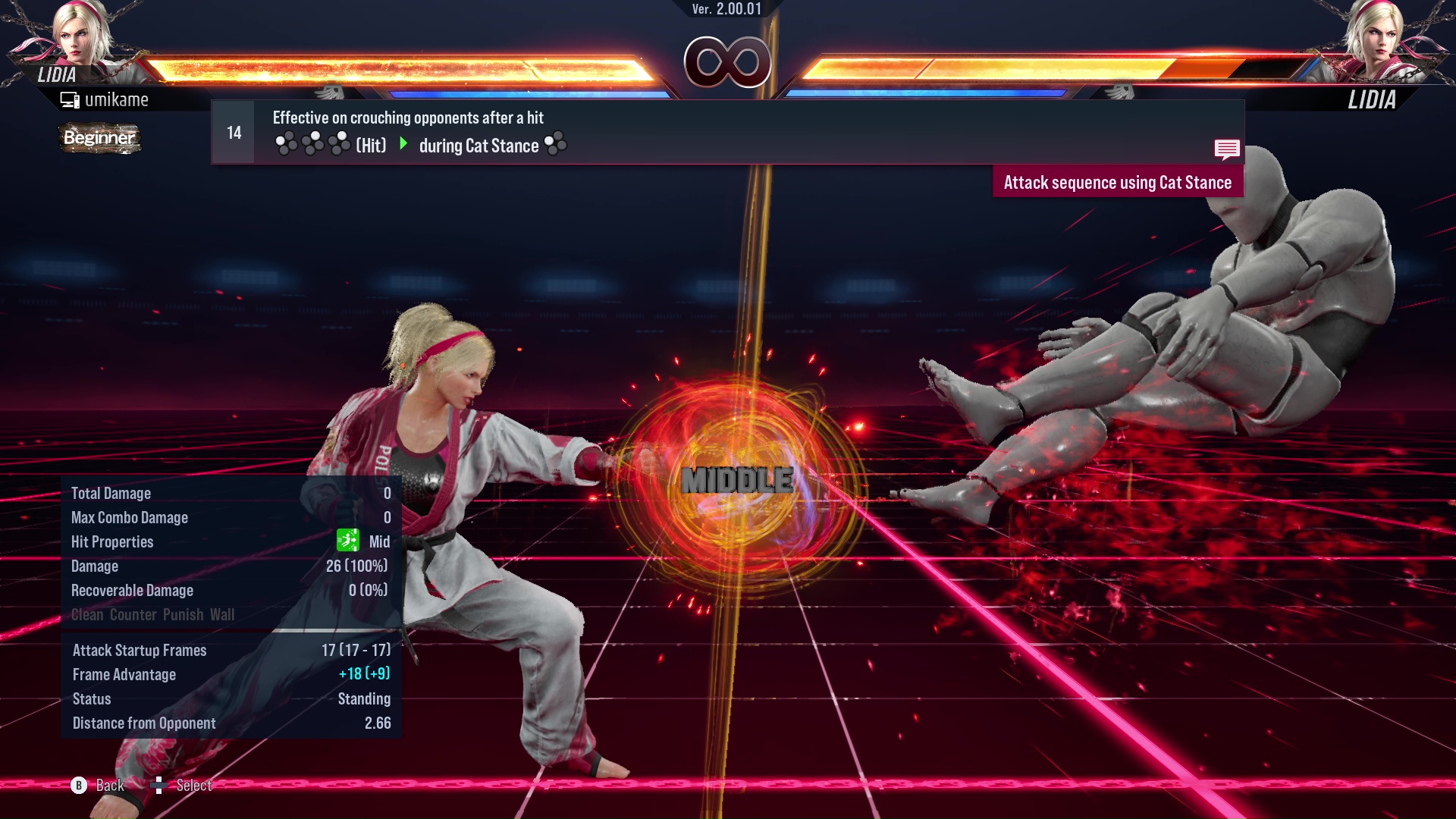1456x819 pixels.
Task: Click the Beginner rank badge
Action: click(x=99, y=139)
